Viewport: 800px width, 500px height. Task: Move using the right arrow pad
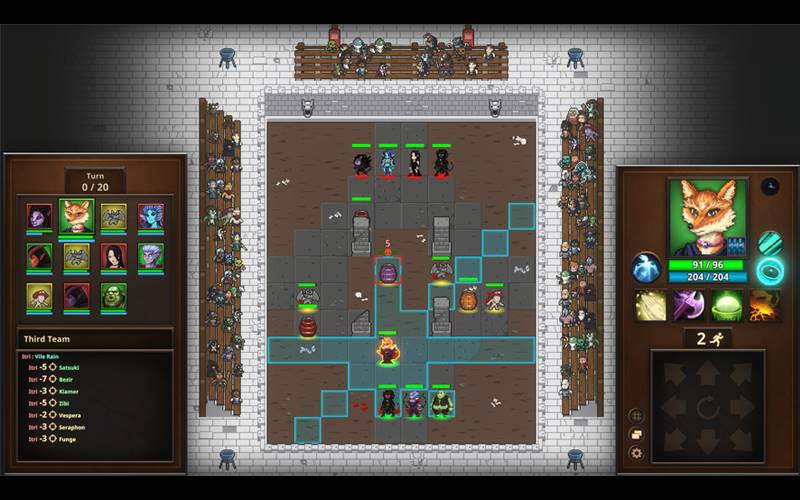point(743,407)
